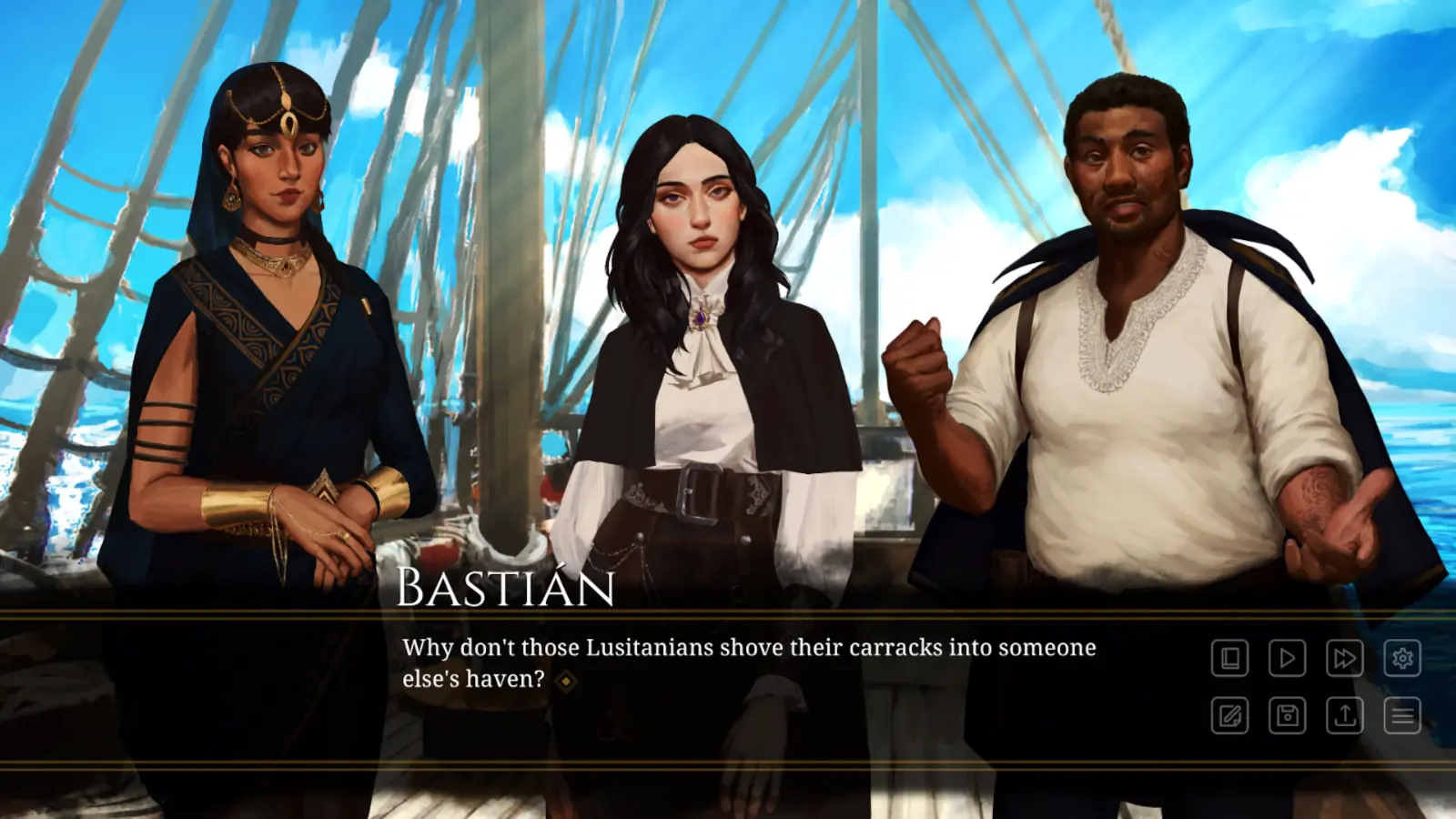This screenshot has width=1456, height=819.
Task: Toggle skip mode with the fast-forward icon
Action: 1344,658
